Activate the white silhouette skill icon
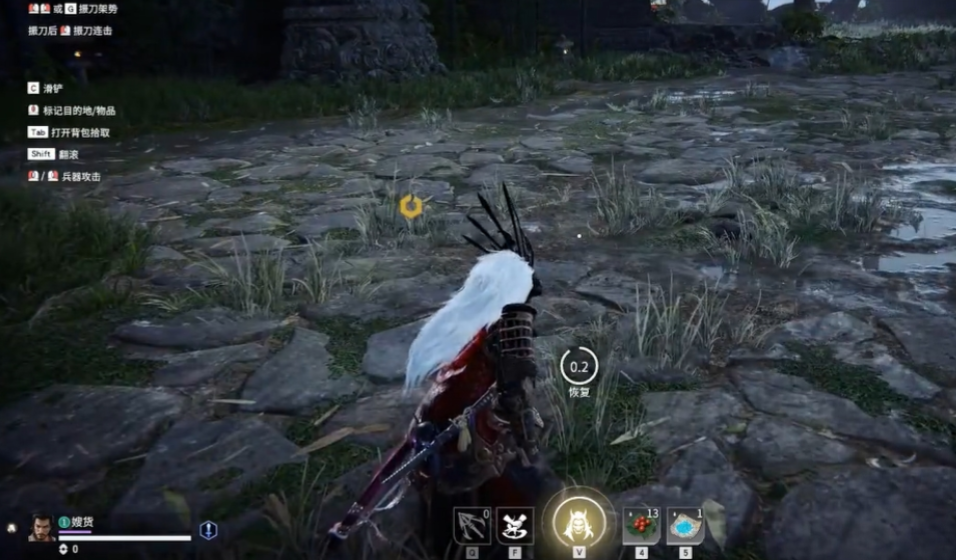Image resolution: width=956 pixels, height=560 pixels. (516, 526)
